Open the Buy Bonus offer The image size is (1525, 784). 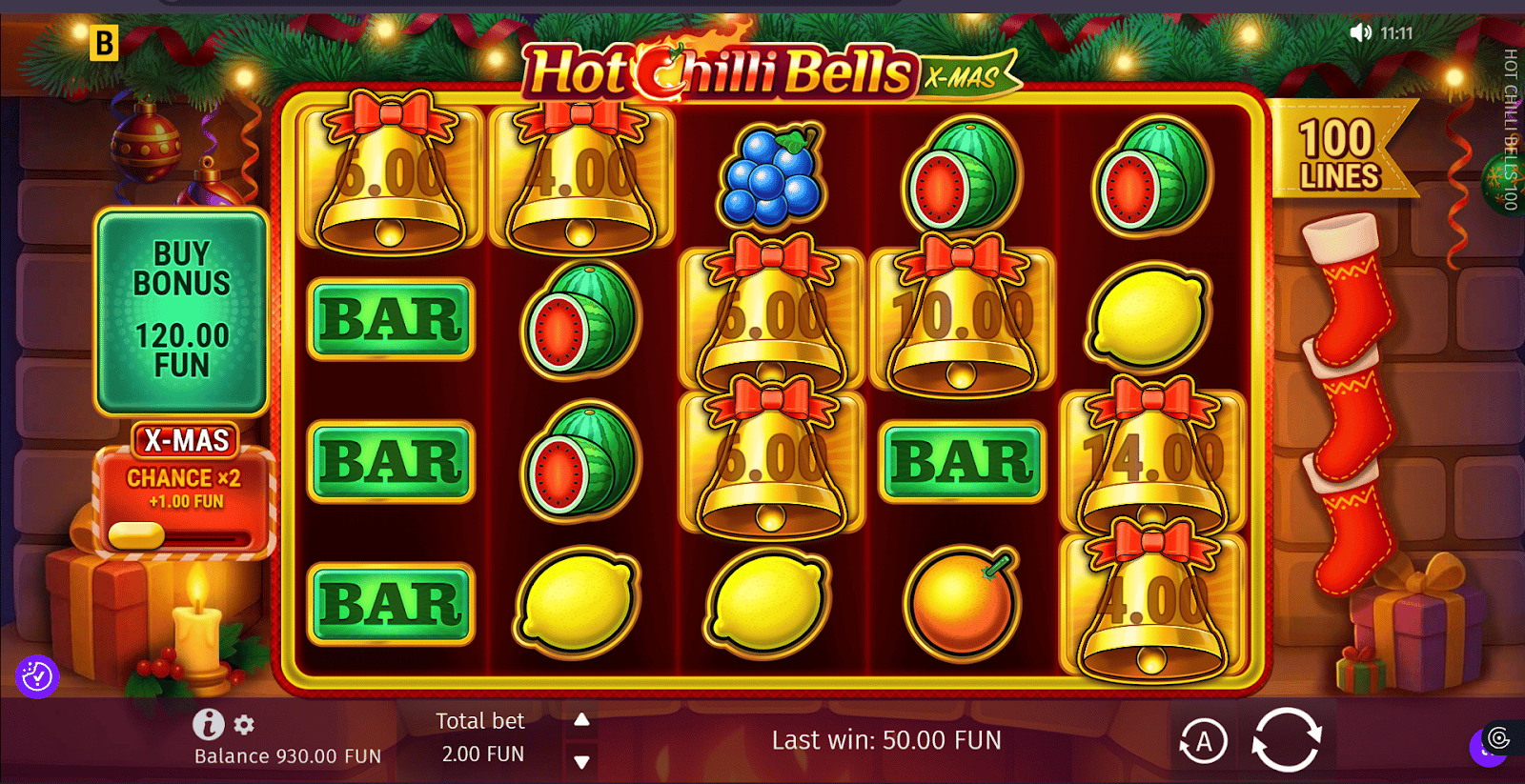(181, 311)
